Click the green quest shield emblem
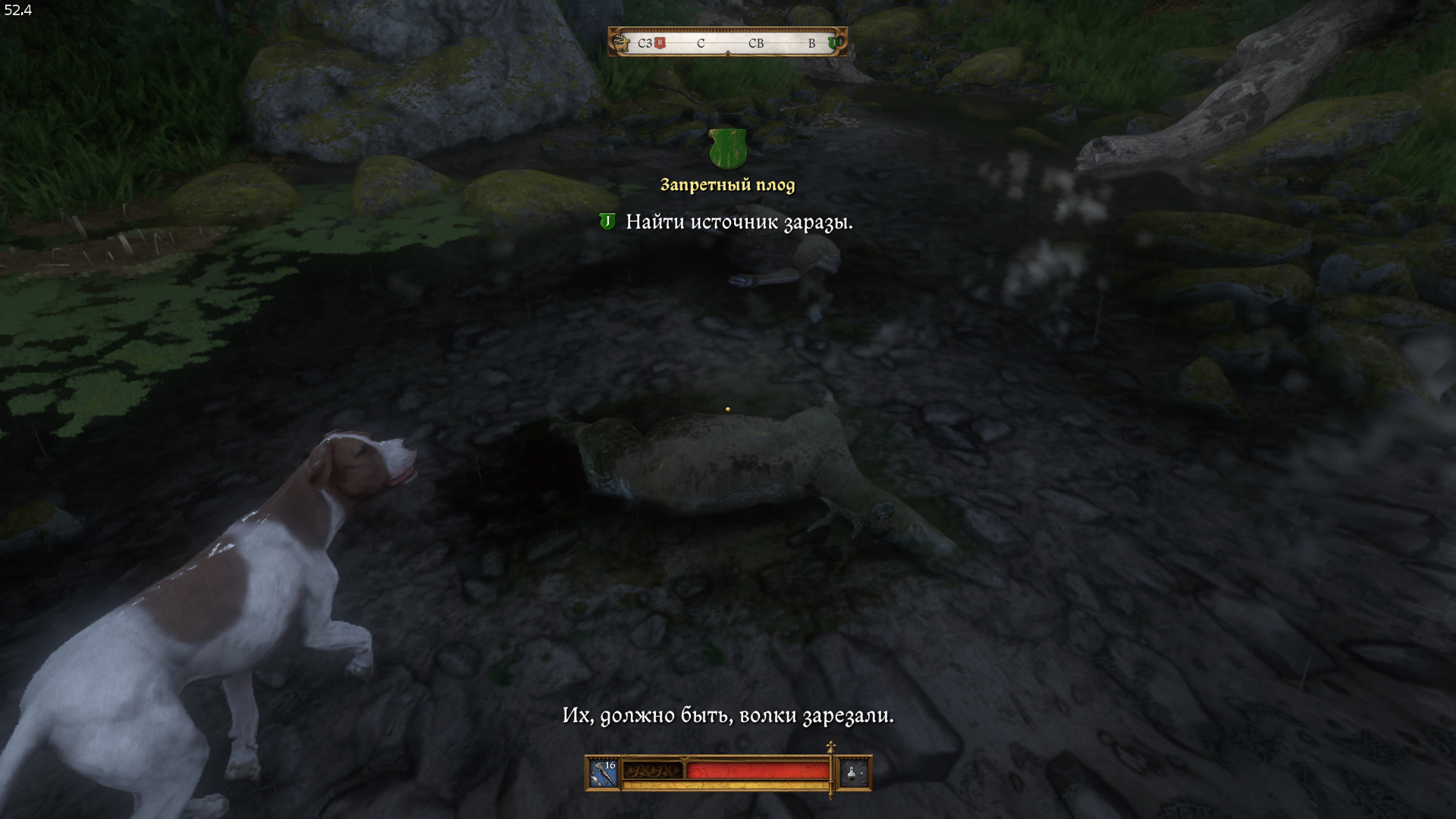 [727, 149]
